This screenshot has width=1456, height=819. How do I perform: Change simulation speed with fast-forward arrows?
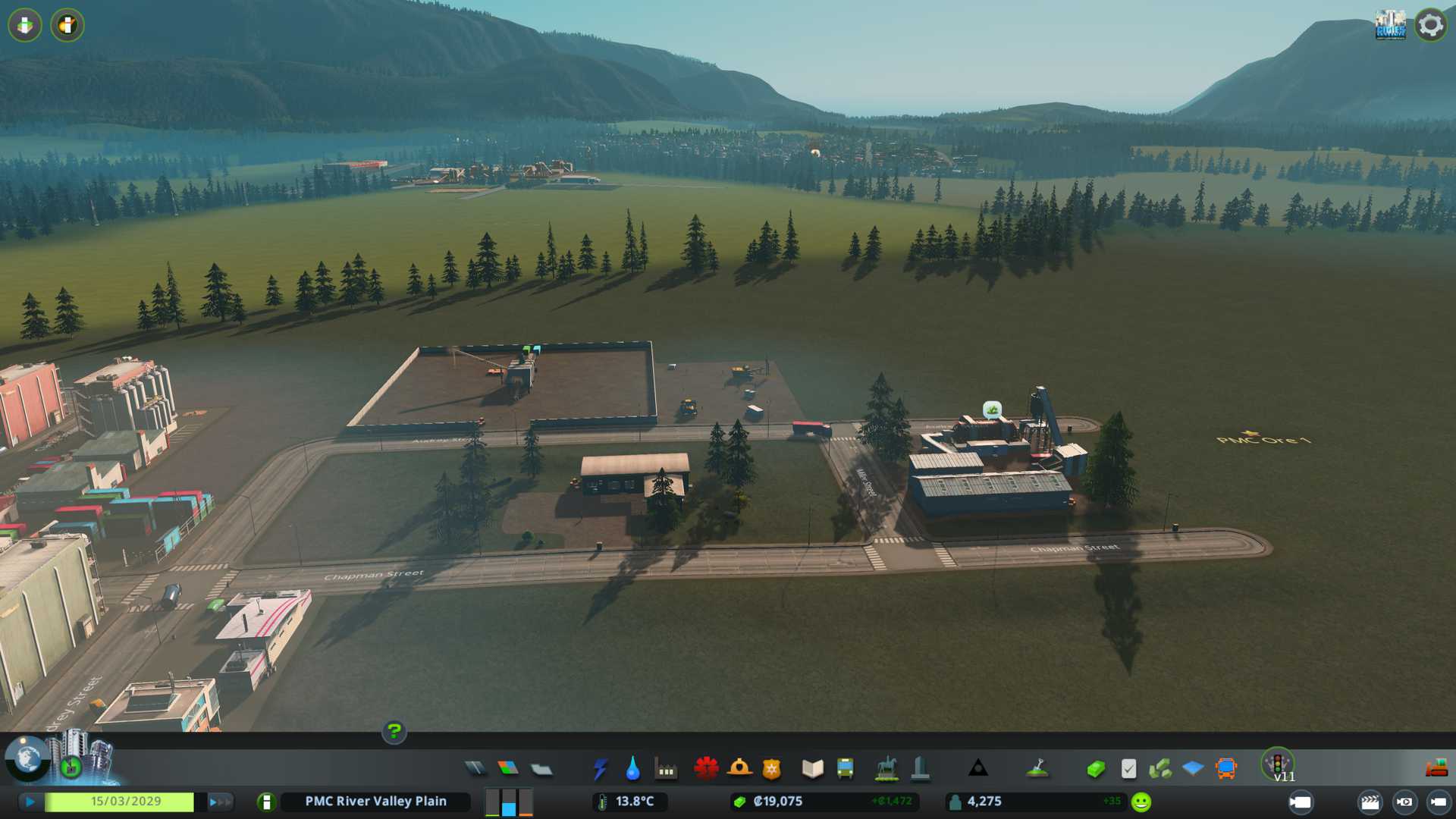(220, 802)
